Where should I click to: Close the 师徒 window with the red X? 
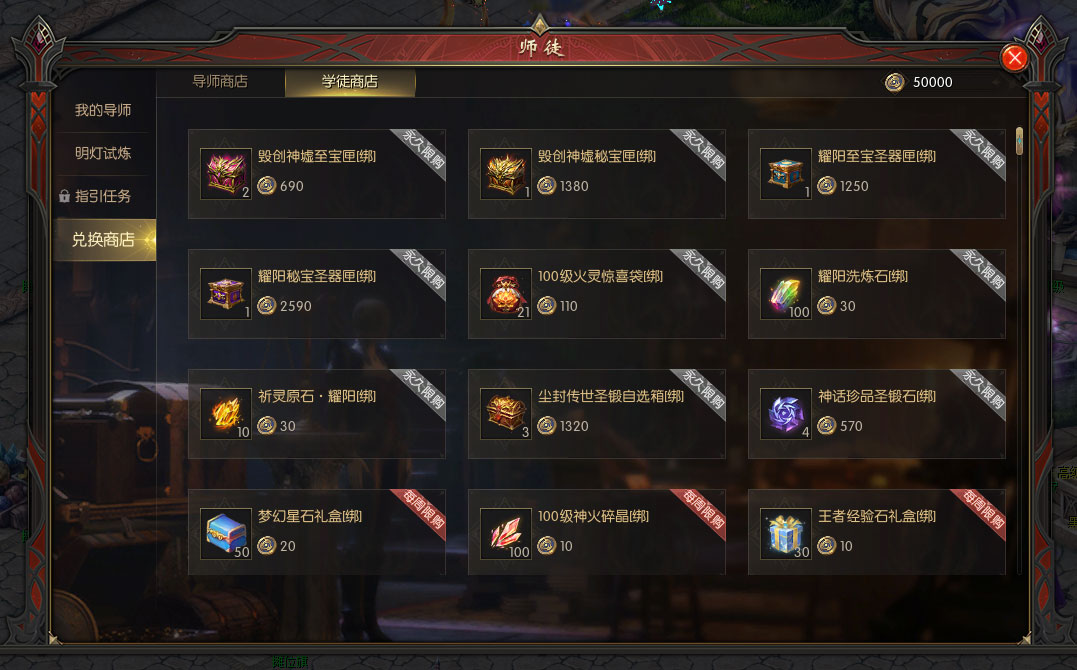pyautogui.click(x=1015, y=58)
